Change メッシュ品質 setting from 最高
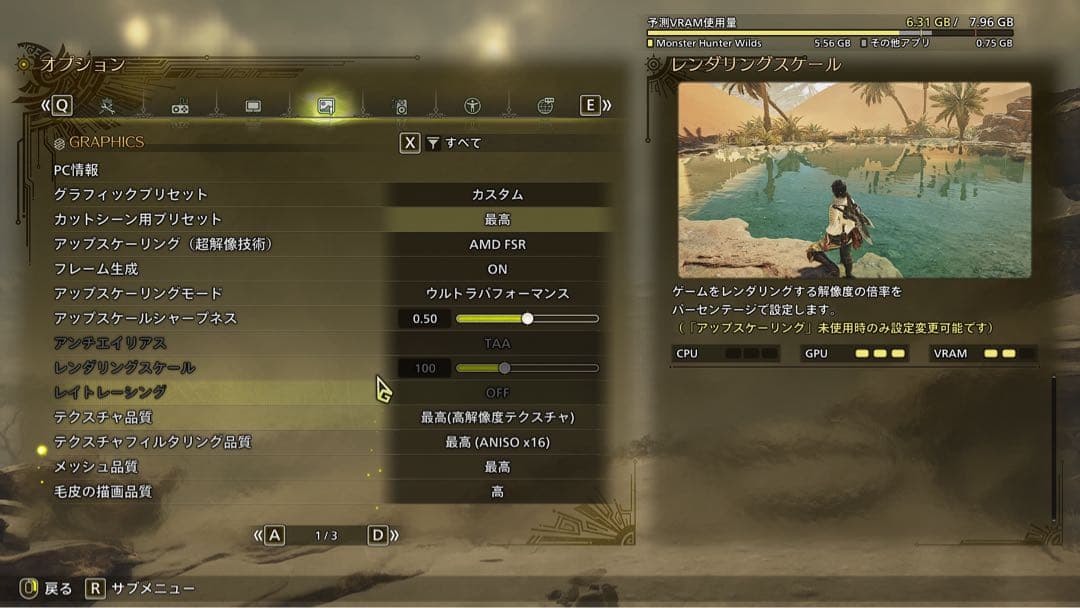 (x=497, y=467)
